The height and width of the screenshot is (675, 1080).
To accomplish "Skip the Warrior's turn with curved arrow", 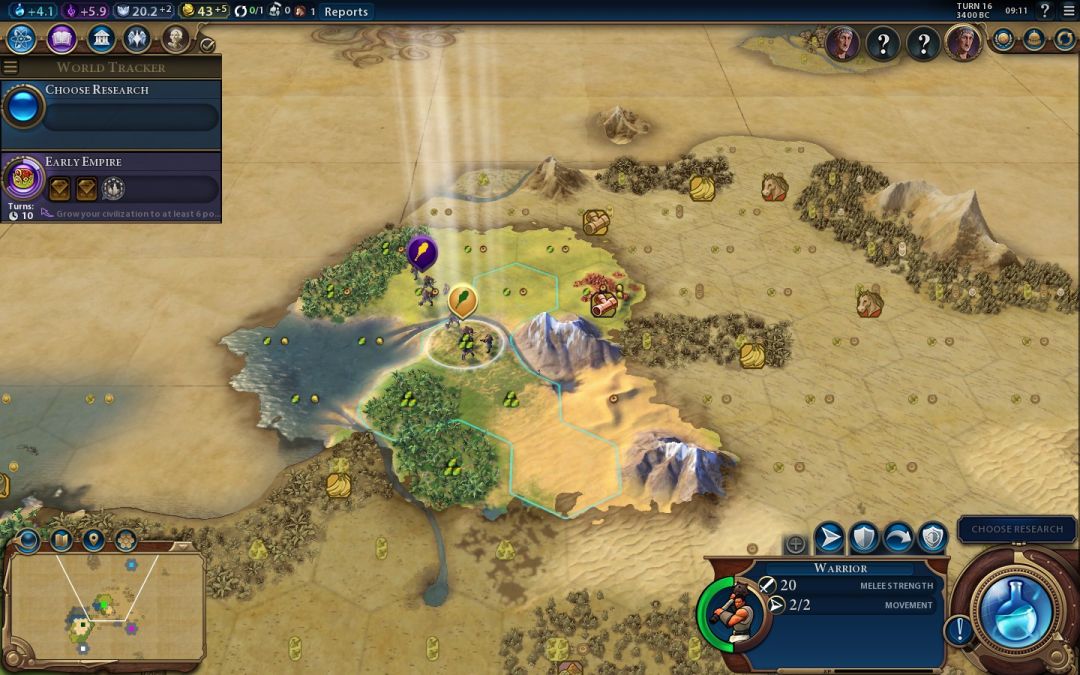I will [x=898, y=538].
